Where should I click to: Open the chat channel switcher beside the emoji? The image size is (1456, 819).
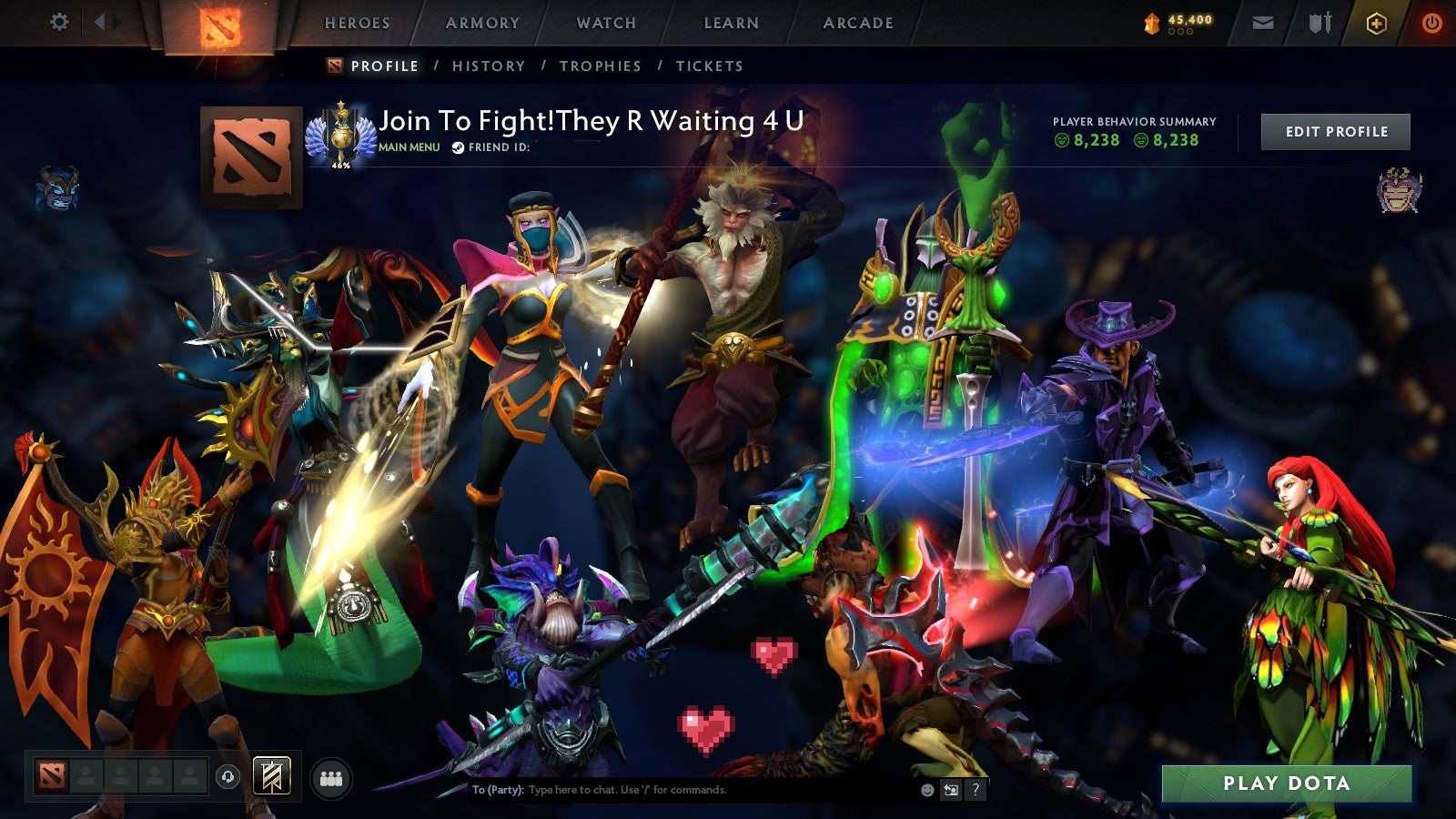click(x=951, y=790)
